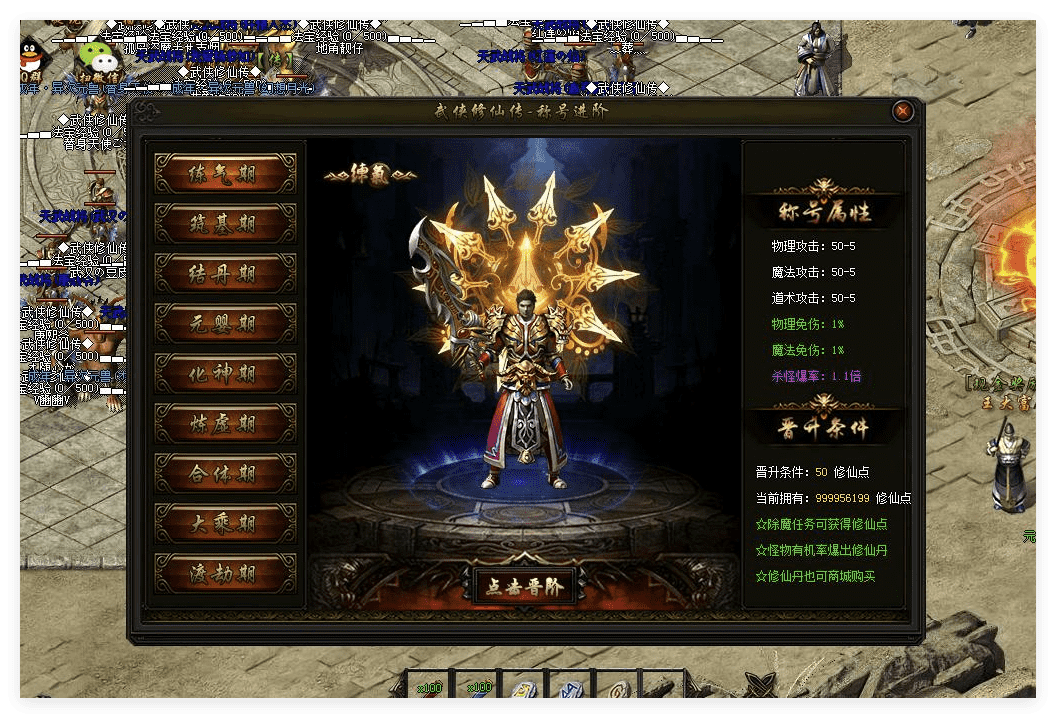Switch to the 筑基期 stage
Screen dimensions: 1056x718
[225, 223]
